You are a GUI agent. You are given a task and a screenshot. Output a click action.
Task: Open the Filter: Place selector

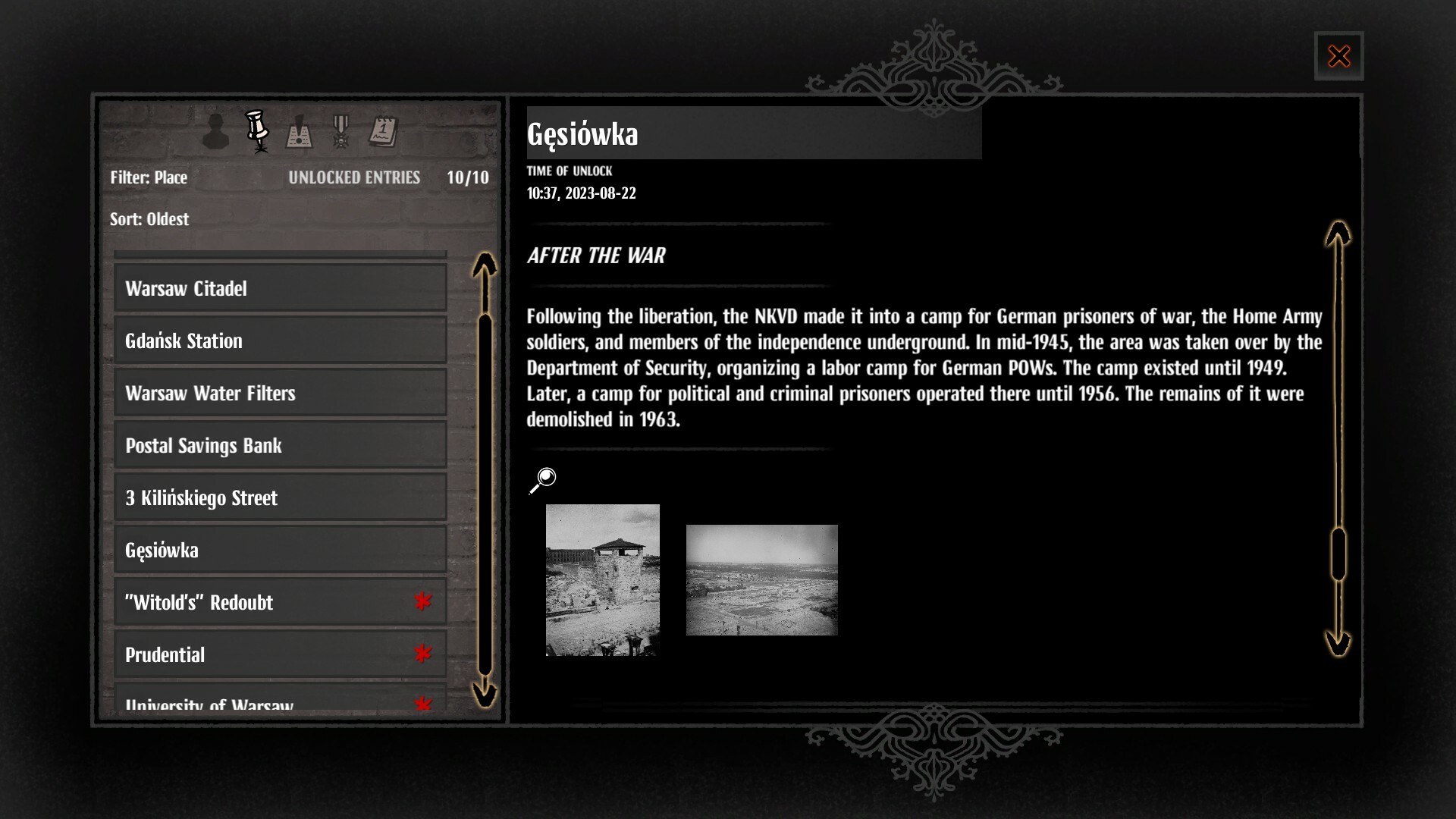coord(149,177)
